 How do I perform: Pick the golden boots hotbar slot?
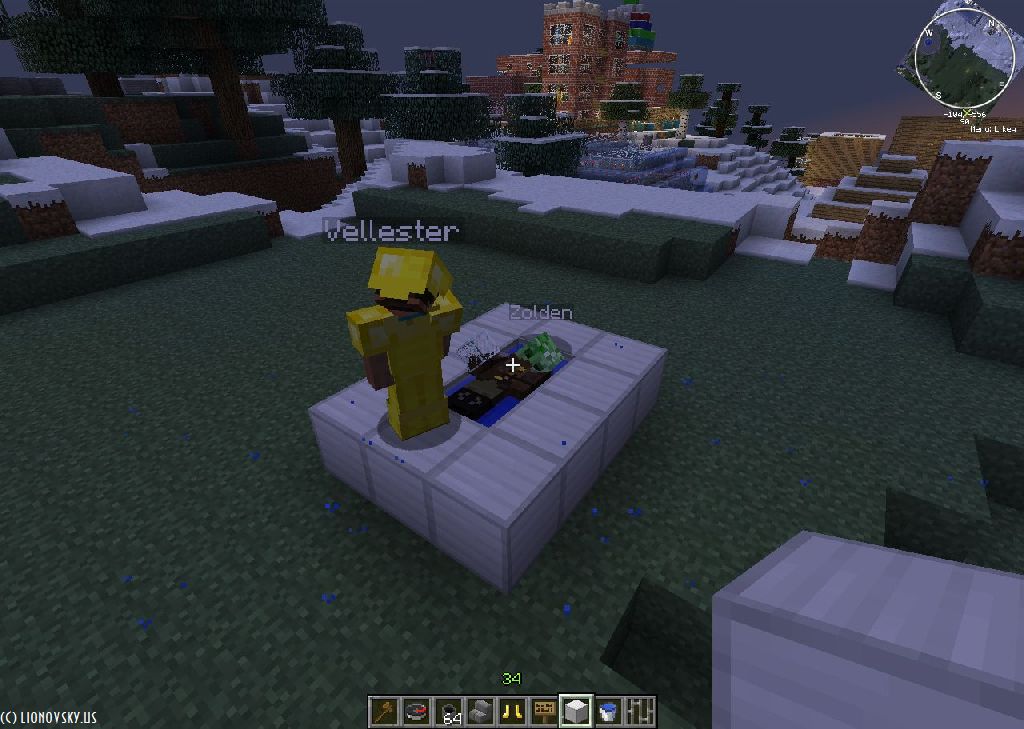512,711
